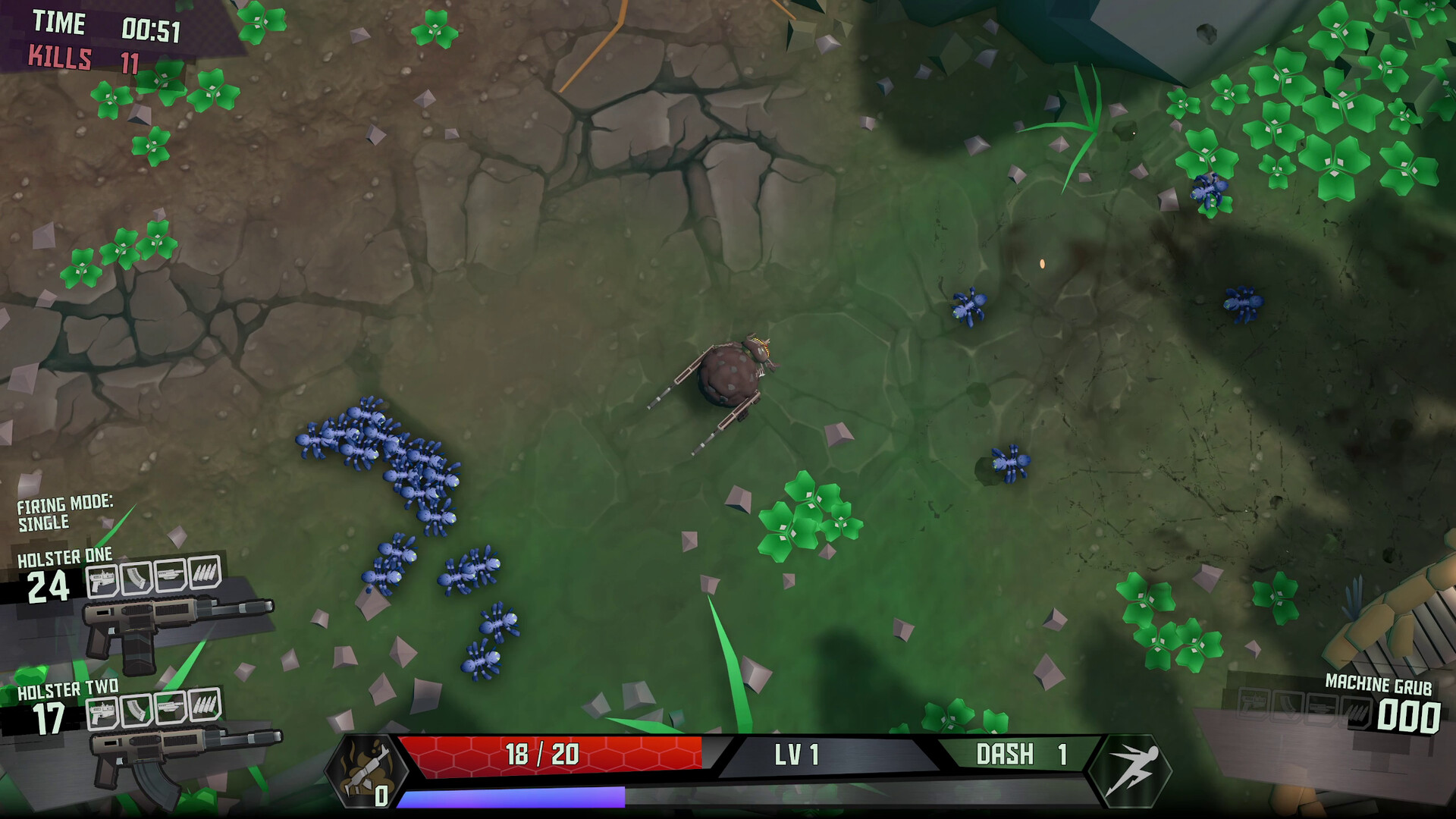Select the Holster One rifle
This screenshot has width=1456, height=819.
coord(178,623)
